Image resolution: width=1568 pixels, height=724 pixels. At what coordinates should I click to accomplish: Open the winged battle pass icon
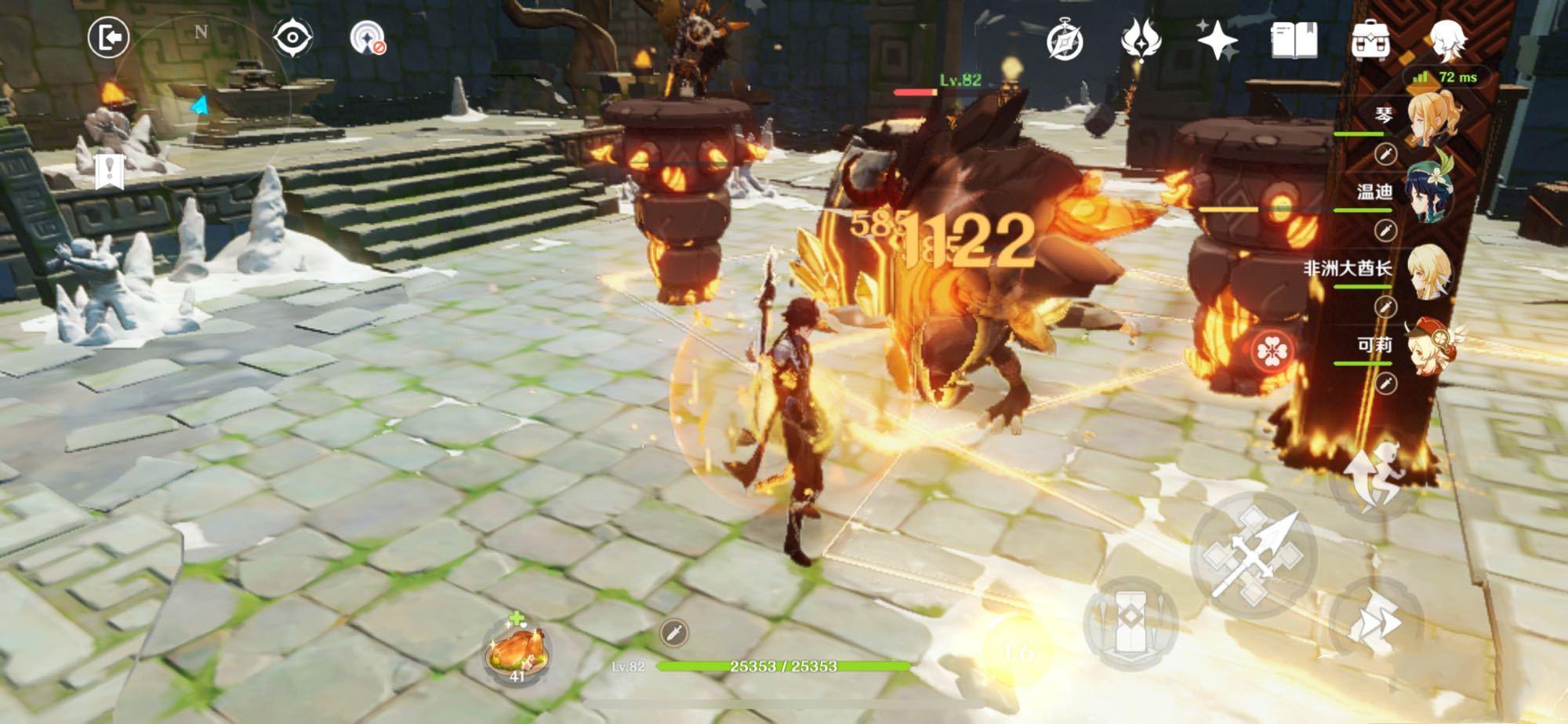tap(1140, 39)
